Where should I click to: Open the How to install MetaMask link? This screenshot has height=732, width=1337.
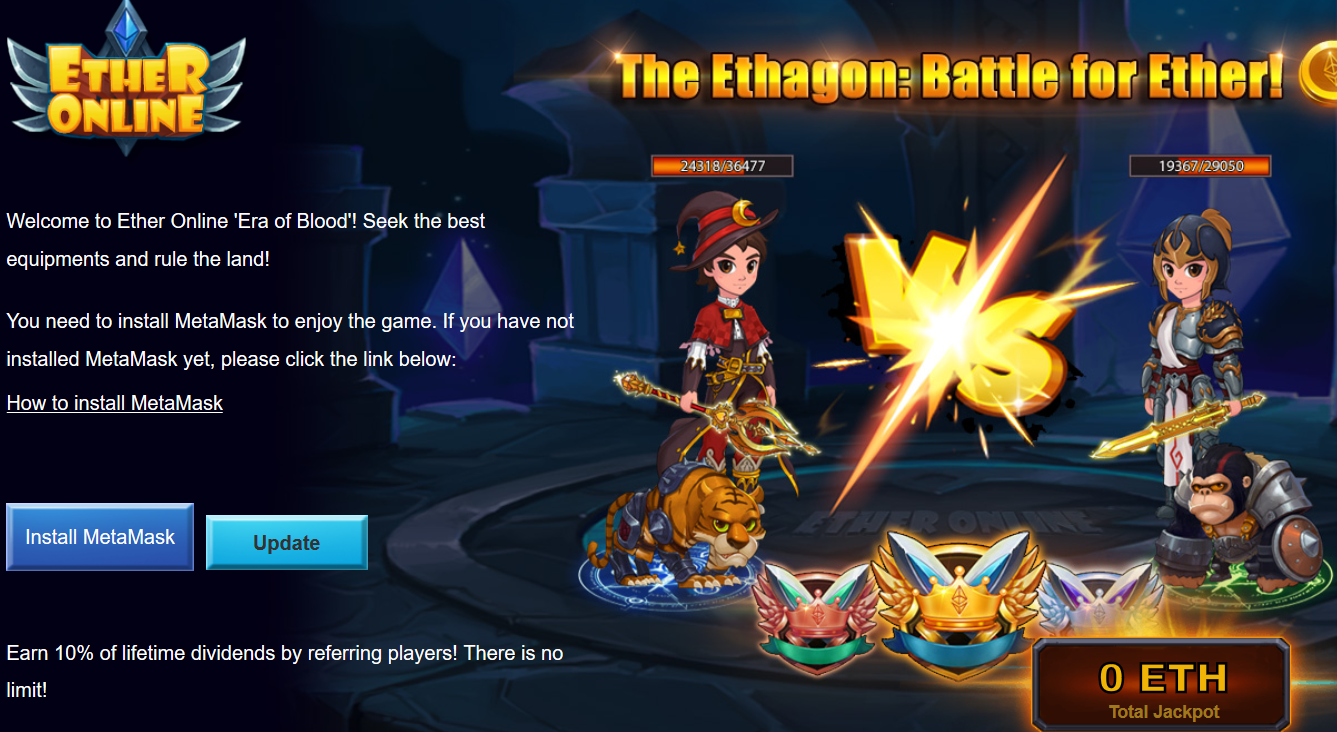tap(115, 403)
